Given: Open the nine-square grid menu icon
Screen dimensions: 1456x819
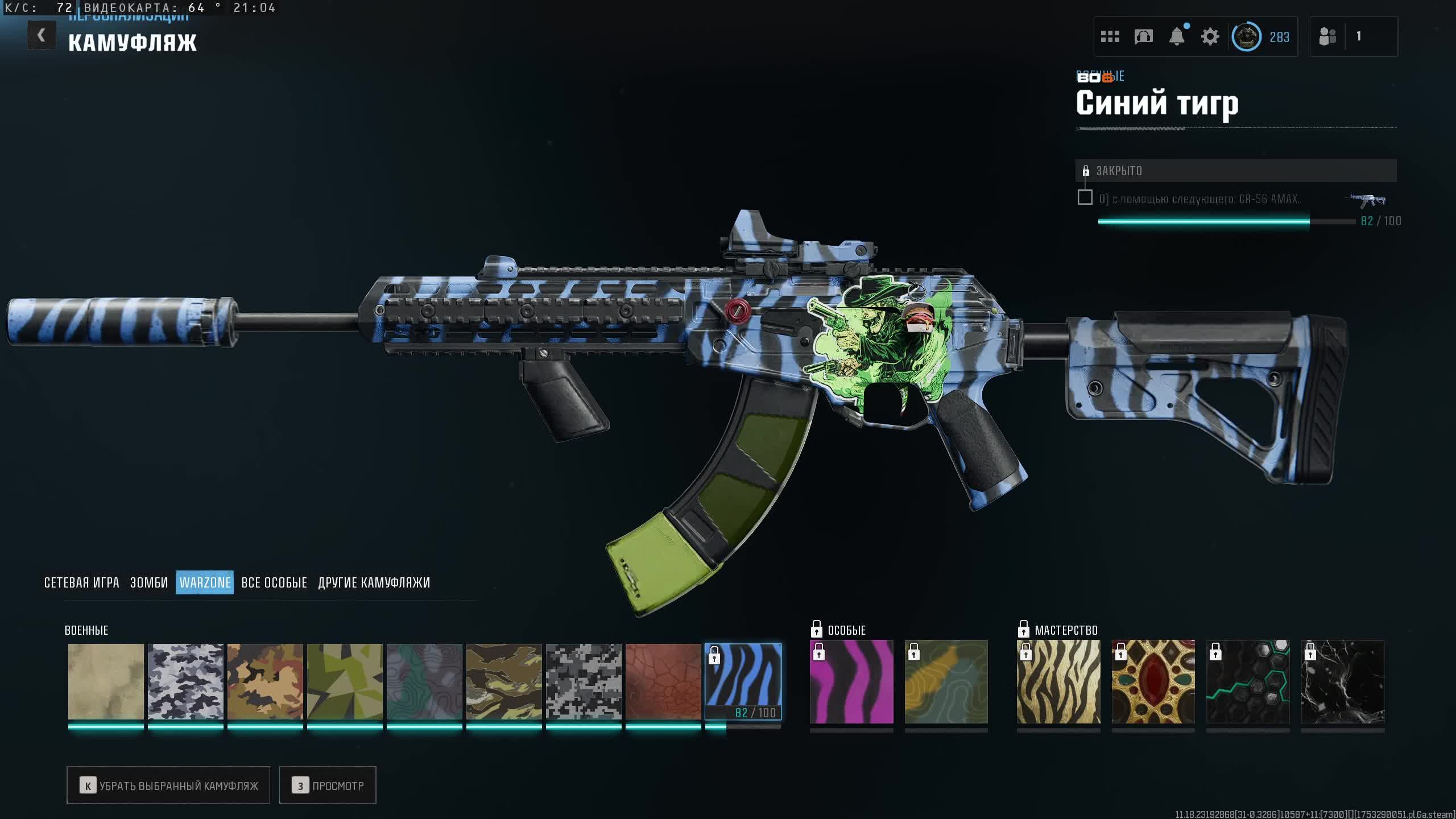Looking at the screenshot, I should [1110, 37].
